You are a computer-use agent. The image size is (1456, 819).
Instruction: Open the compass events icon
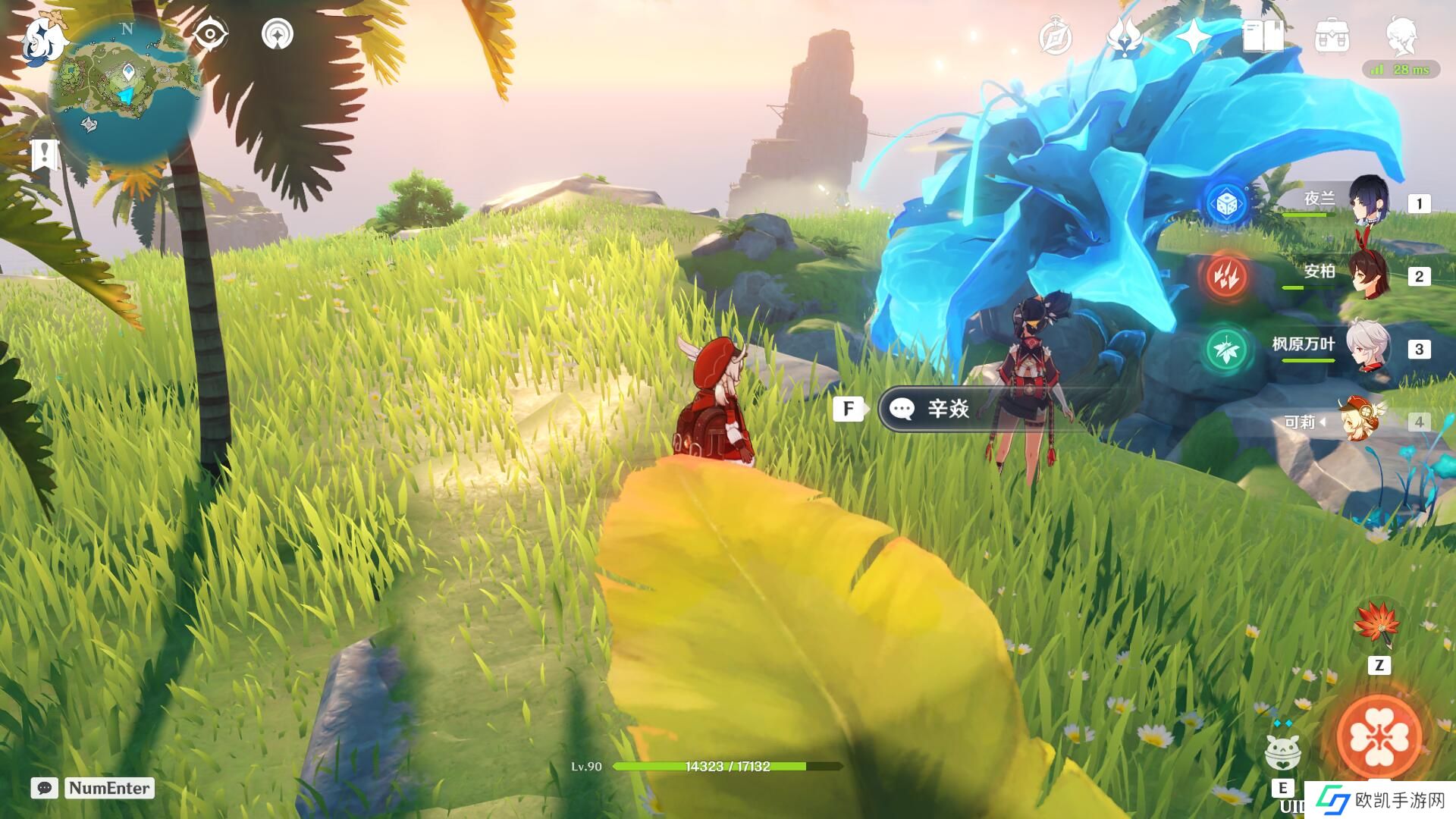point(1055,37)
